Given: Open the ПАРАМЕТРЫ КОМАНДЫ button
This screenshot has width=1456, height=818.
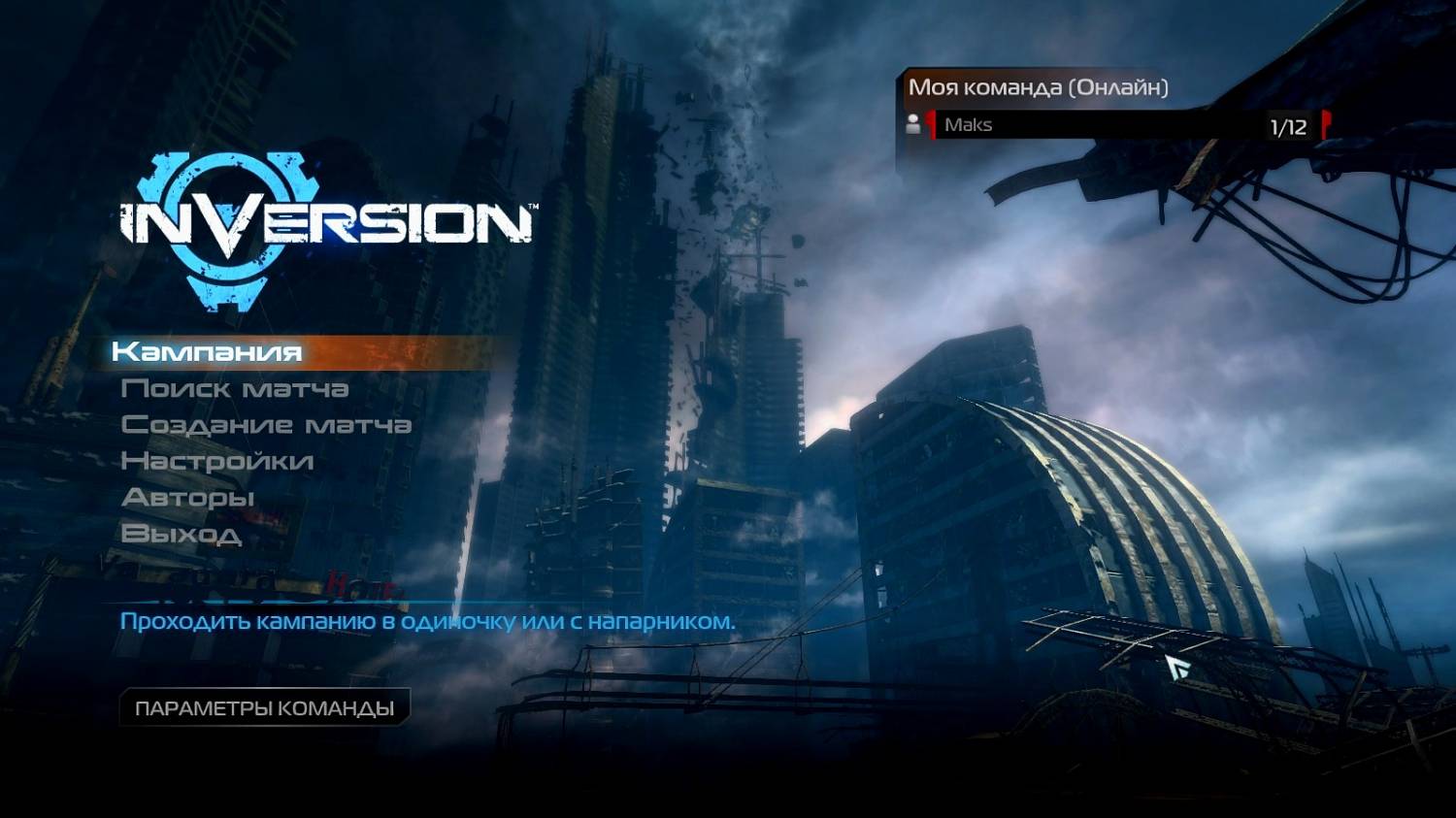Looking at the screenshot, I should point(264,708).
